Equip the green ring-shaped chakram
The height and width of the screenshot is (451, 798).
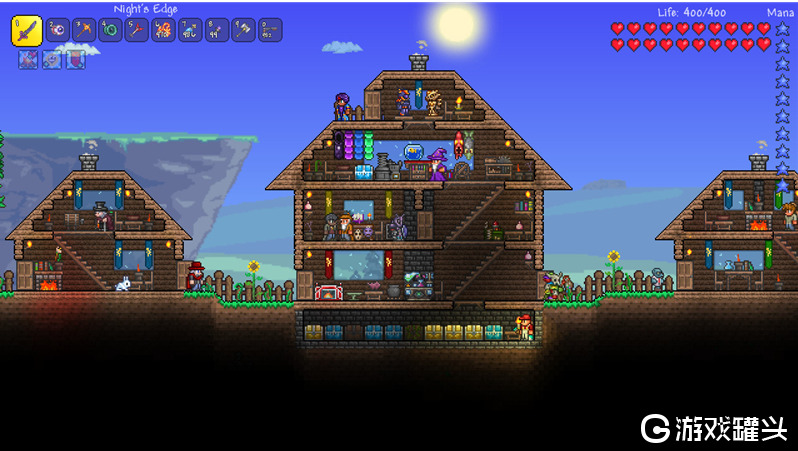click(111, 30)
